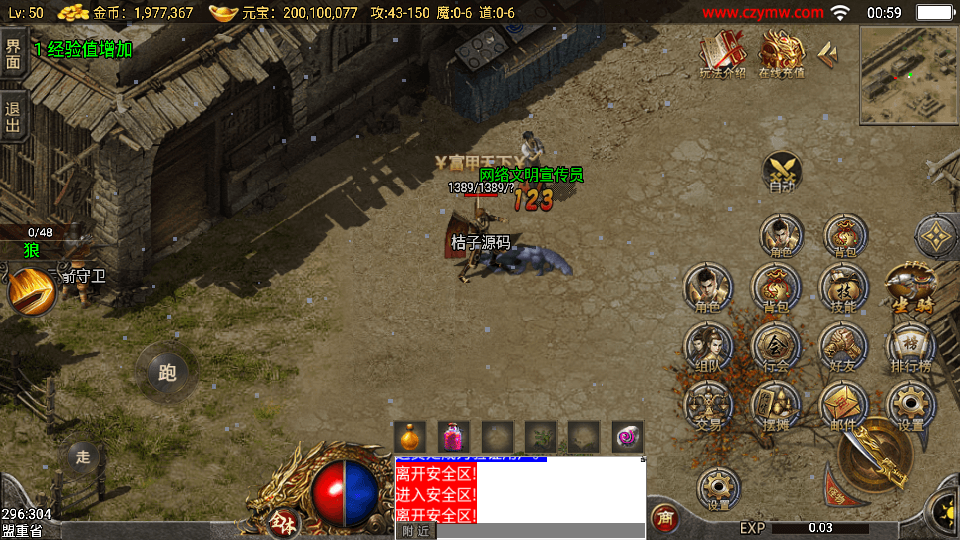960x540 pixels.
Task: Open the 行会 guild panel
Action: pyautogui.click(x=775, y=347)
